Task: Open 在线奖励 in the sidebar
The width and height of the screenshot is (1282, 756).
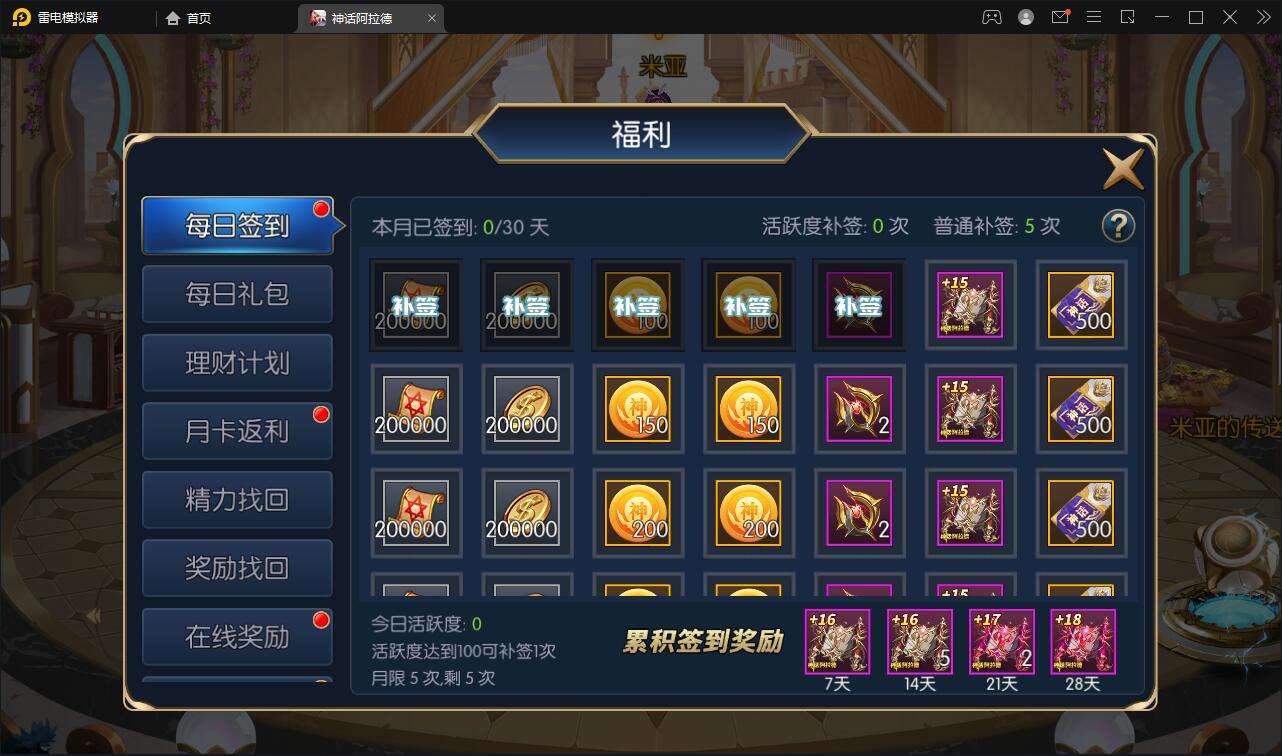Action: pyautogui.click(x=237, y=636)
